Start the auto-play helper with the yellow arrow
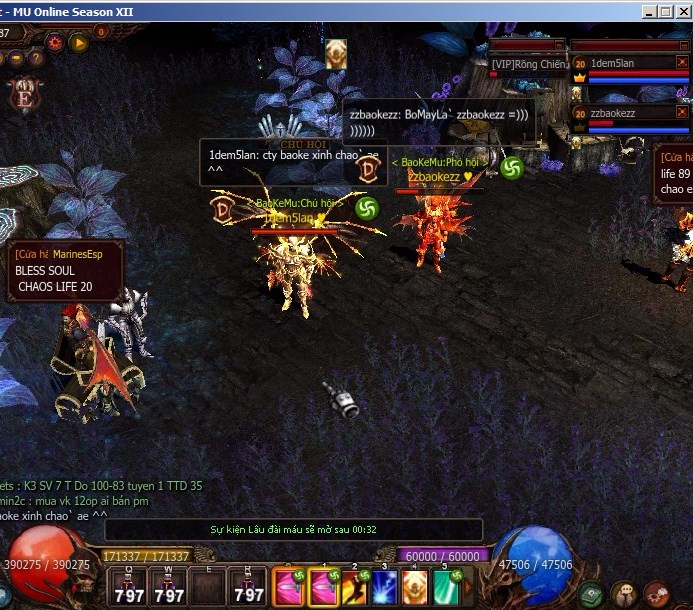 click(x=79, y=43)
